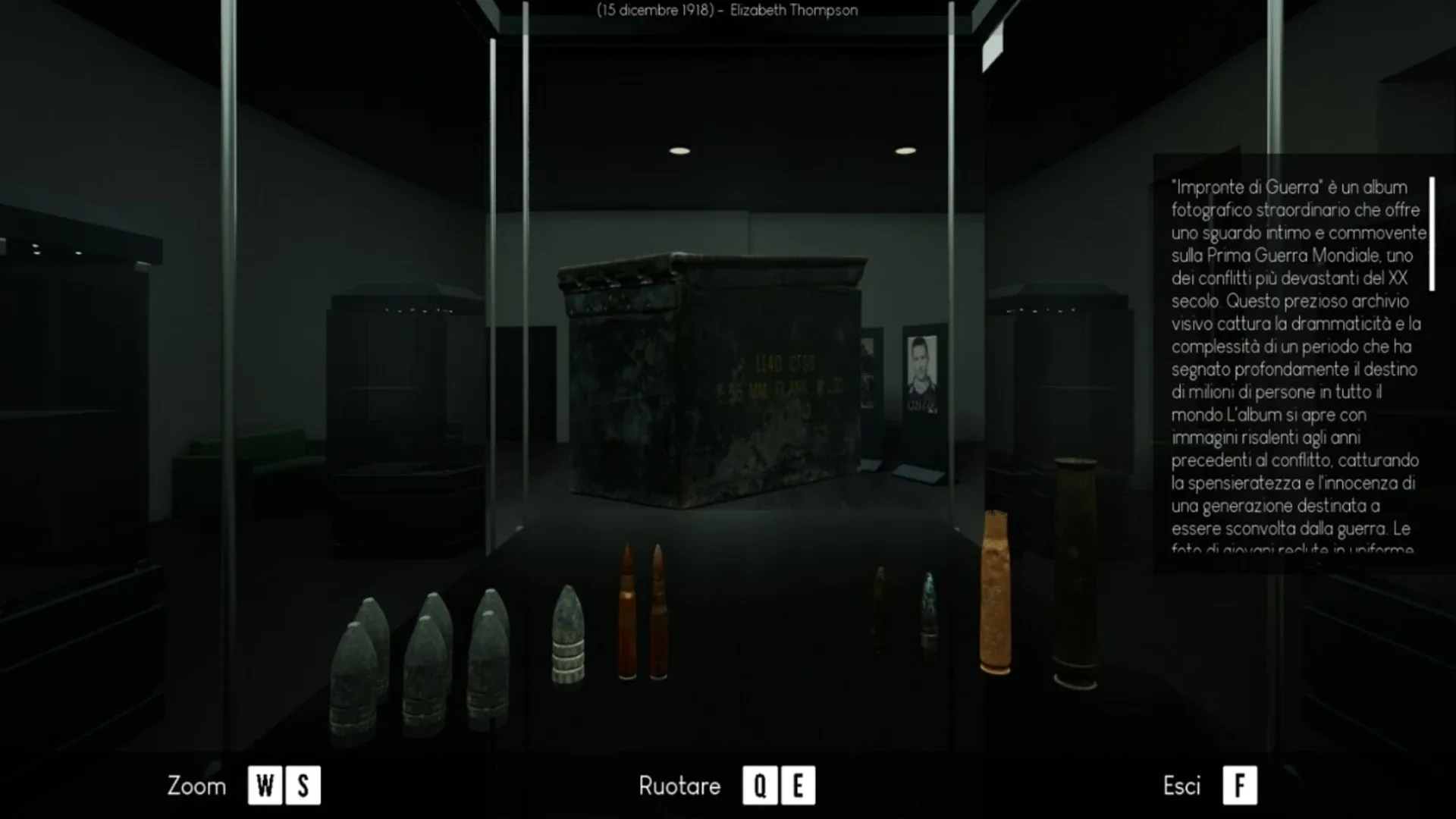The image size is (1456, 819).
Task: Click the Ruotare rotate label
Action: (679, 786)
